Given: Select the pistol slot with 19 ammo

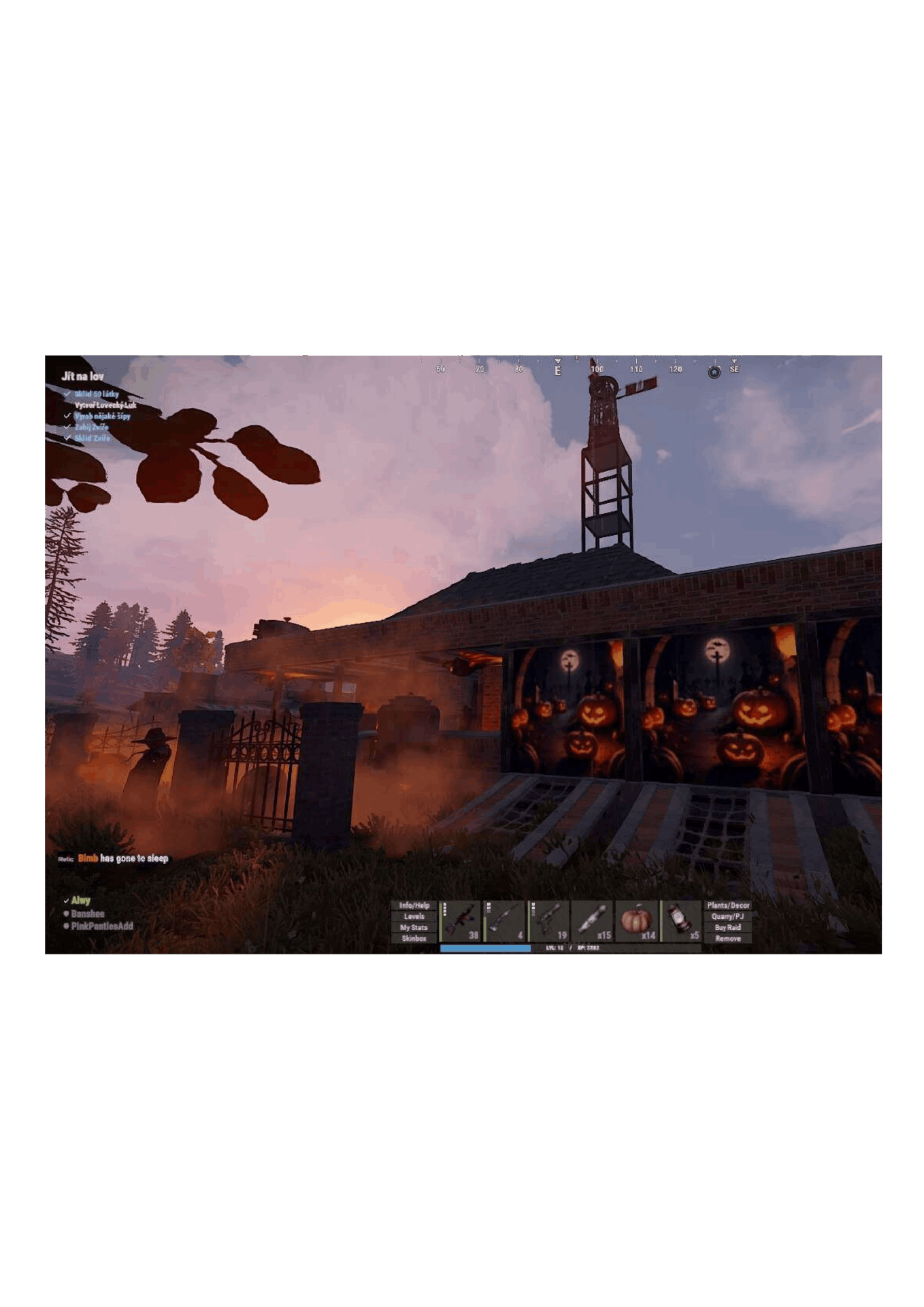Looking at the screenshot, I should tap(548, 921).
